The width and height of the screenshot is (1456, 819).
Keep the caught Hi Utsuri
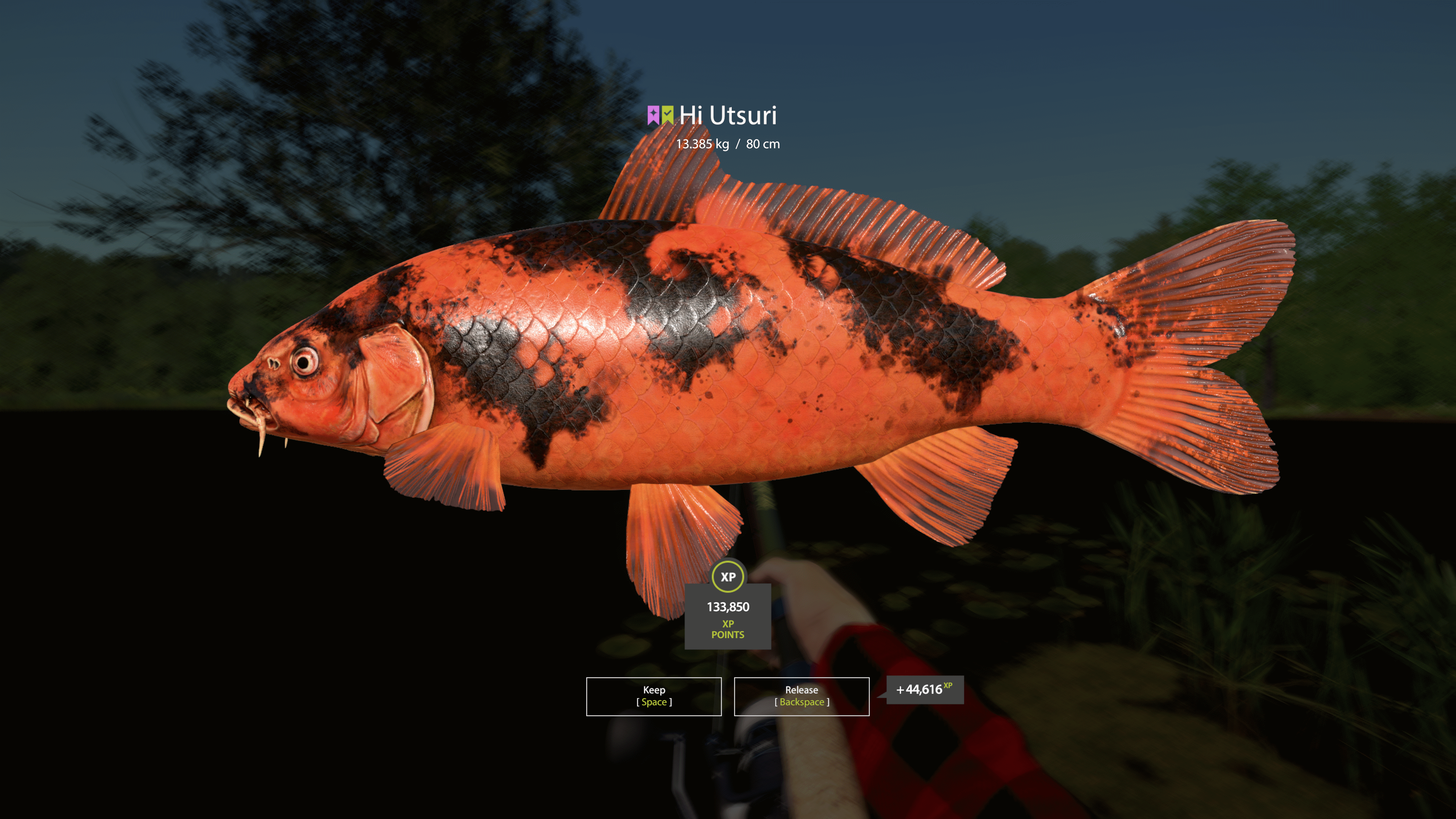653,696
